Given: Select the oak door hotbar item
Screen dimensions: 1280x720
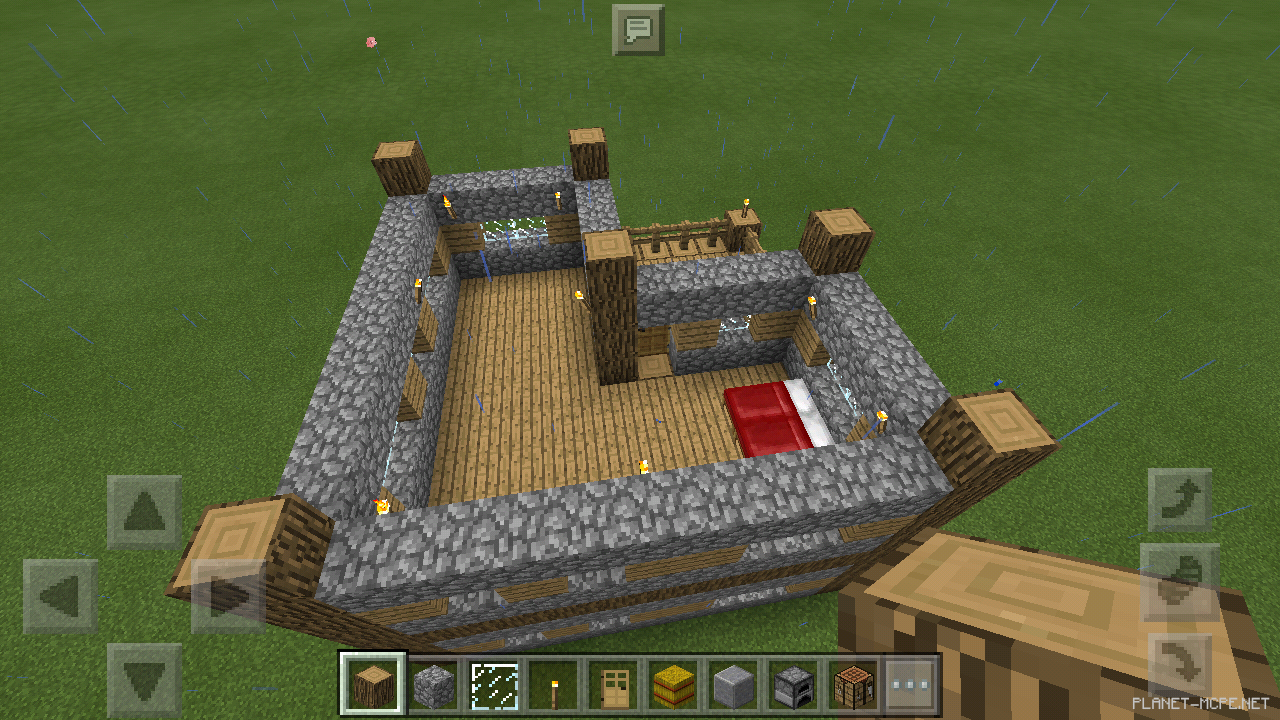Looking at the screenshot, I should [613, 683].
